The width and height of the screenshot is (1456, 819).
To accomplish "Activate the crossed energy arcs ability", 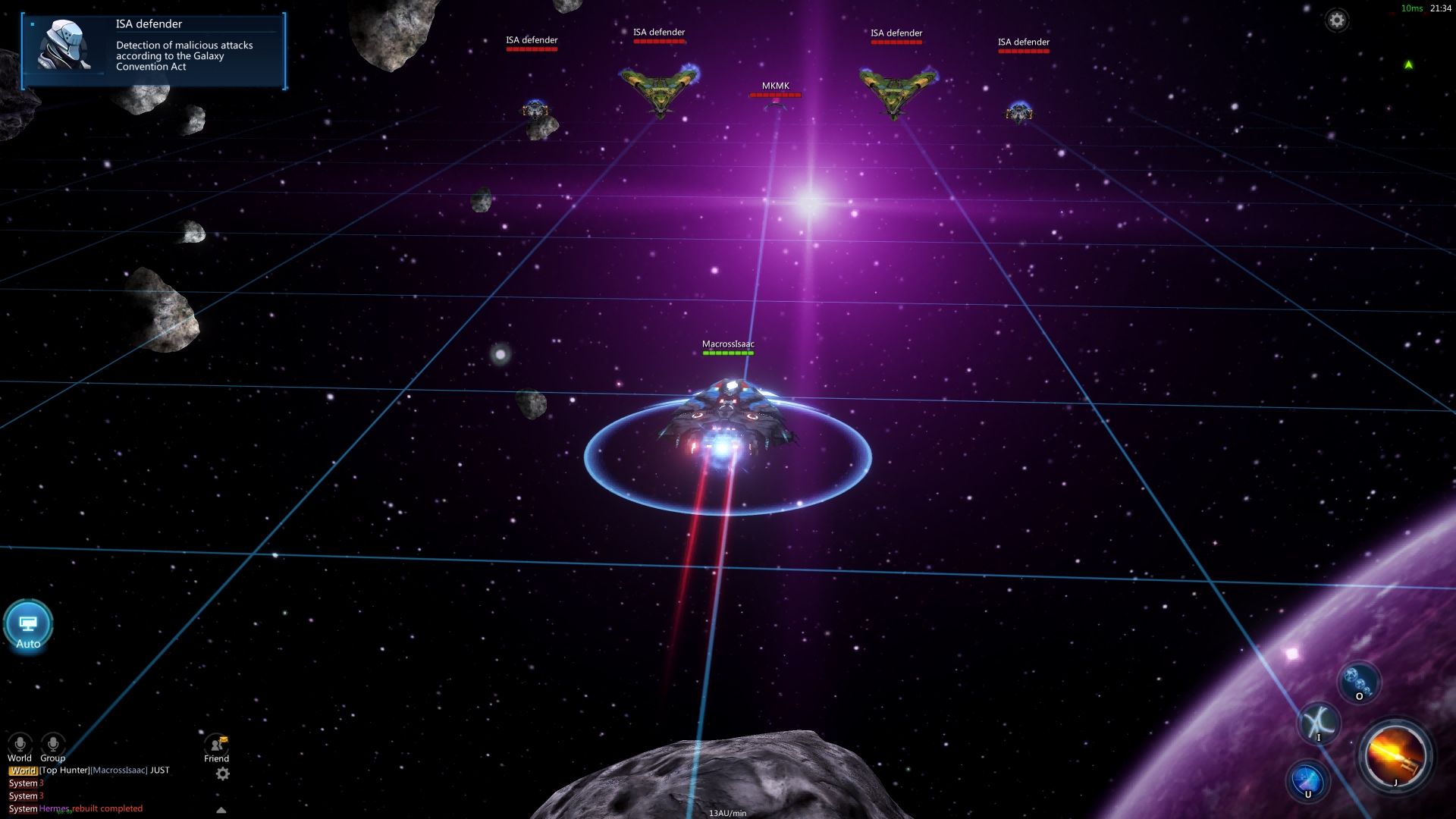I will pos(1319,723).
